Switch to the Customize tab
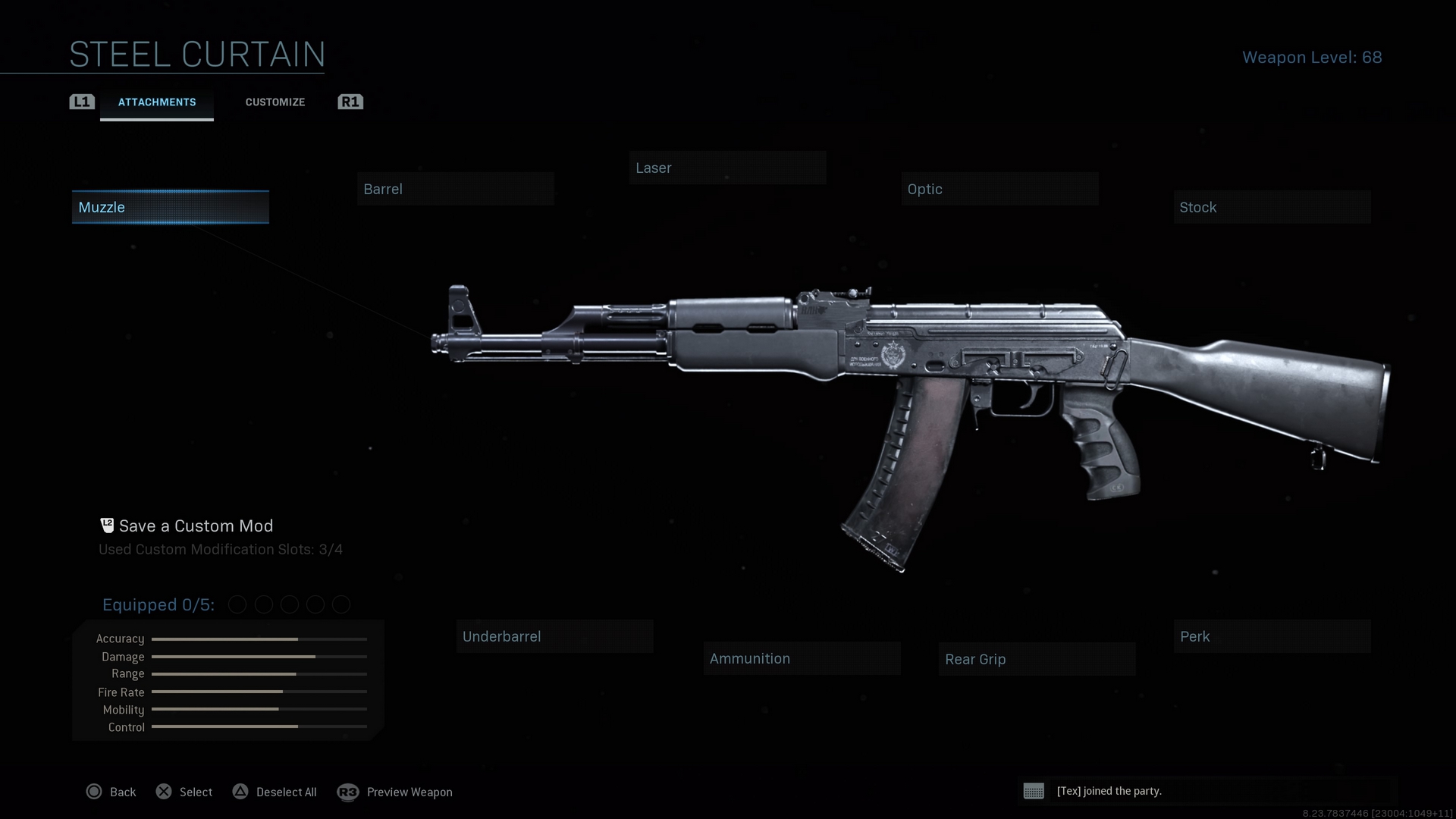The height and width of the screenshot is (819, 1456). coord(275,102)
